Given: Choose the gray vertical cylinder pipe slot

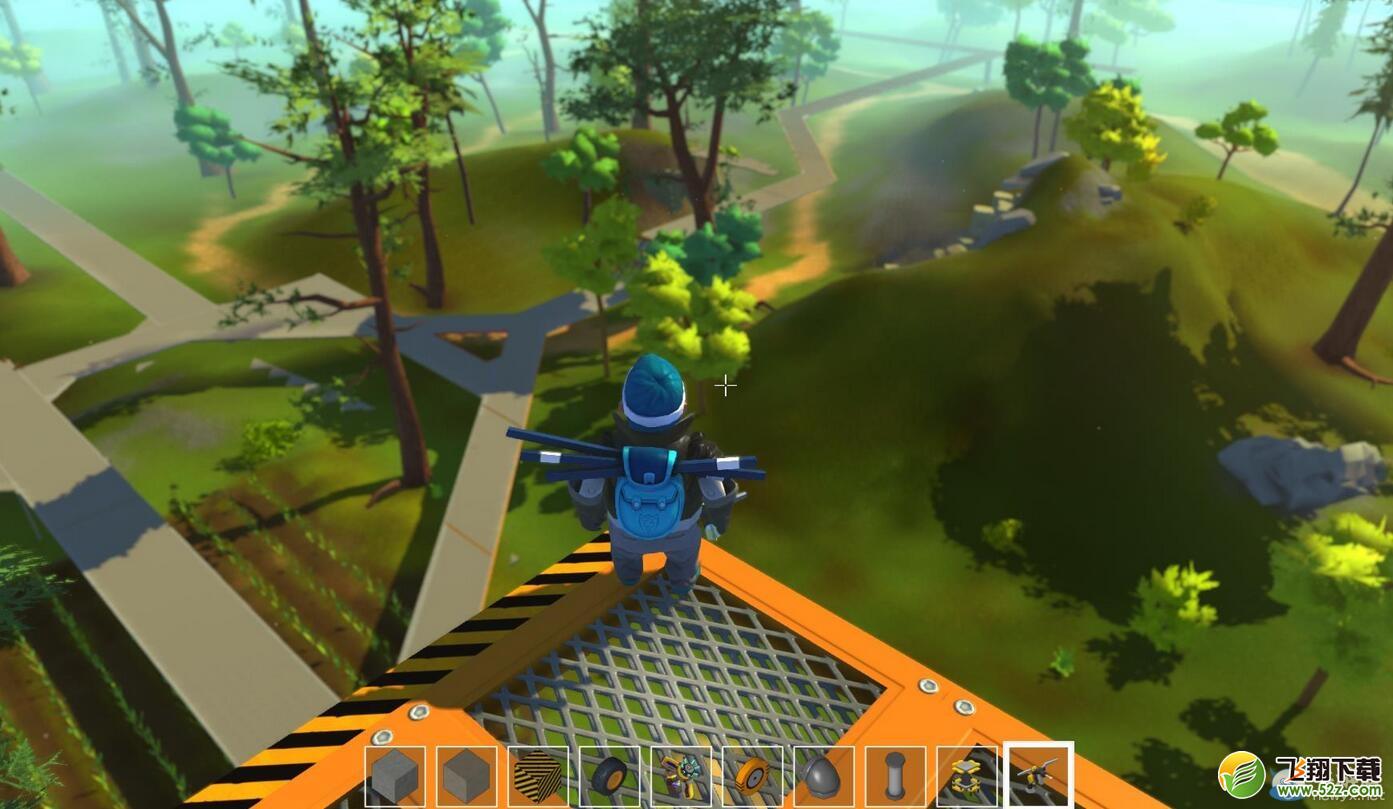Looking at the screenshot, I should click(x=895, y=776).
